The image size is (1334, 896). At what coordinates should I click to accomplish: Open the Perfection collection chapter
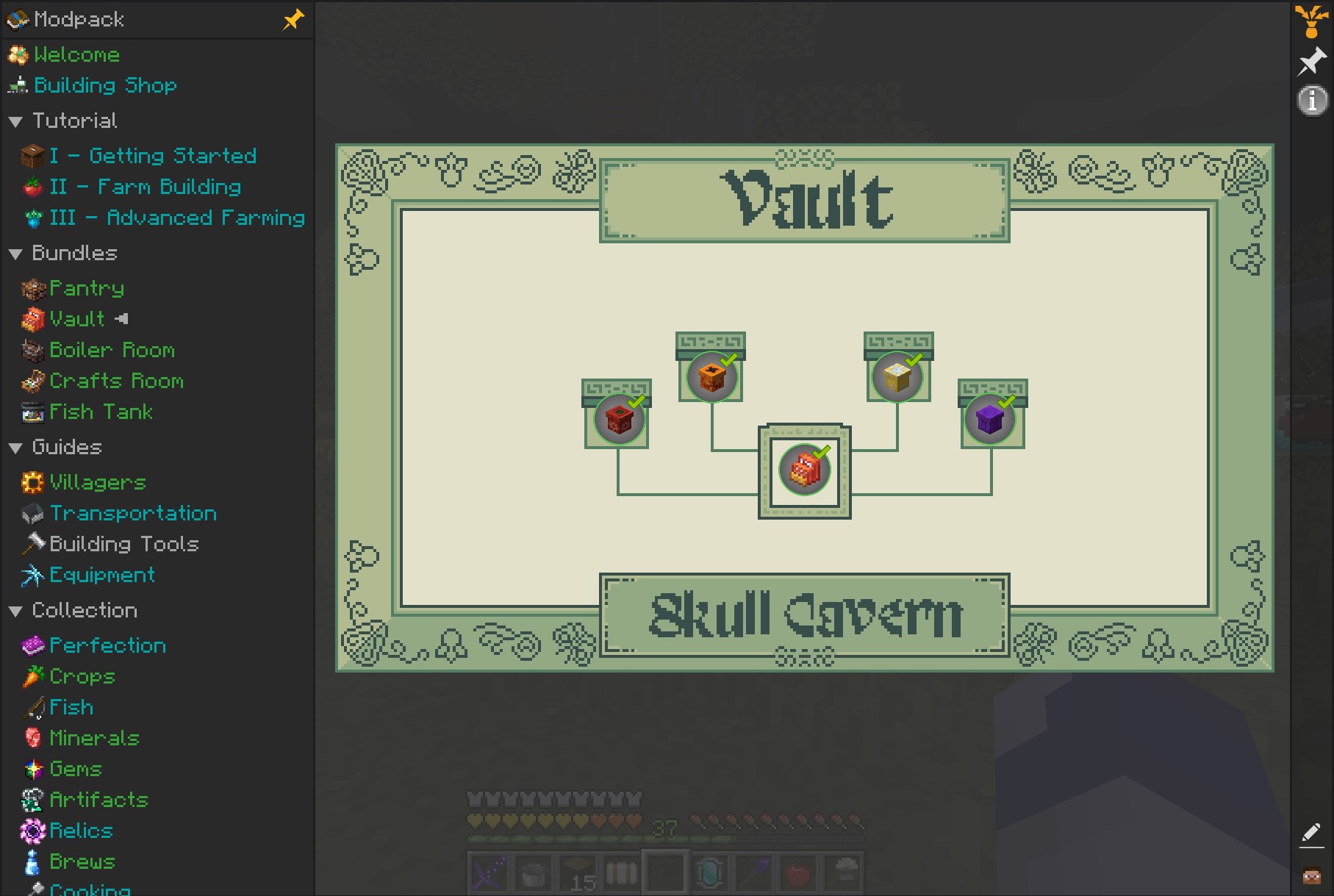[x=107, y=646]
